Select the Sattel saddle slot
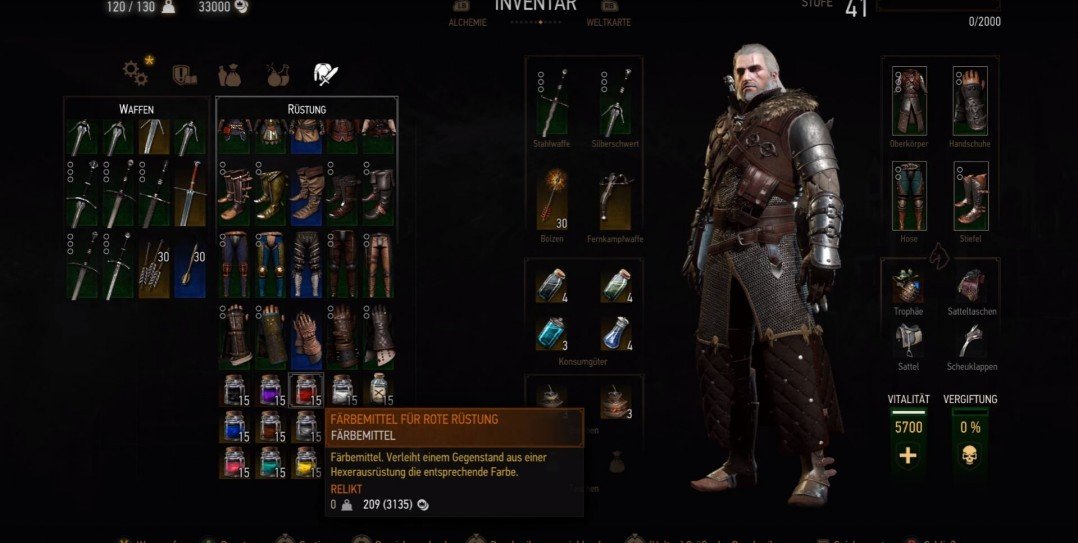 tap(907, 342)
